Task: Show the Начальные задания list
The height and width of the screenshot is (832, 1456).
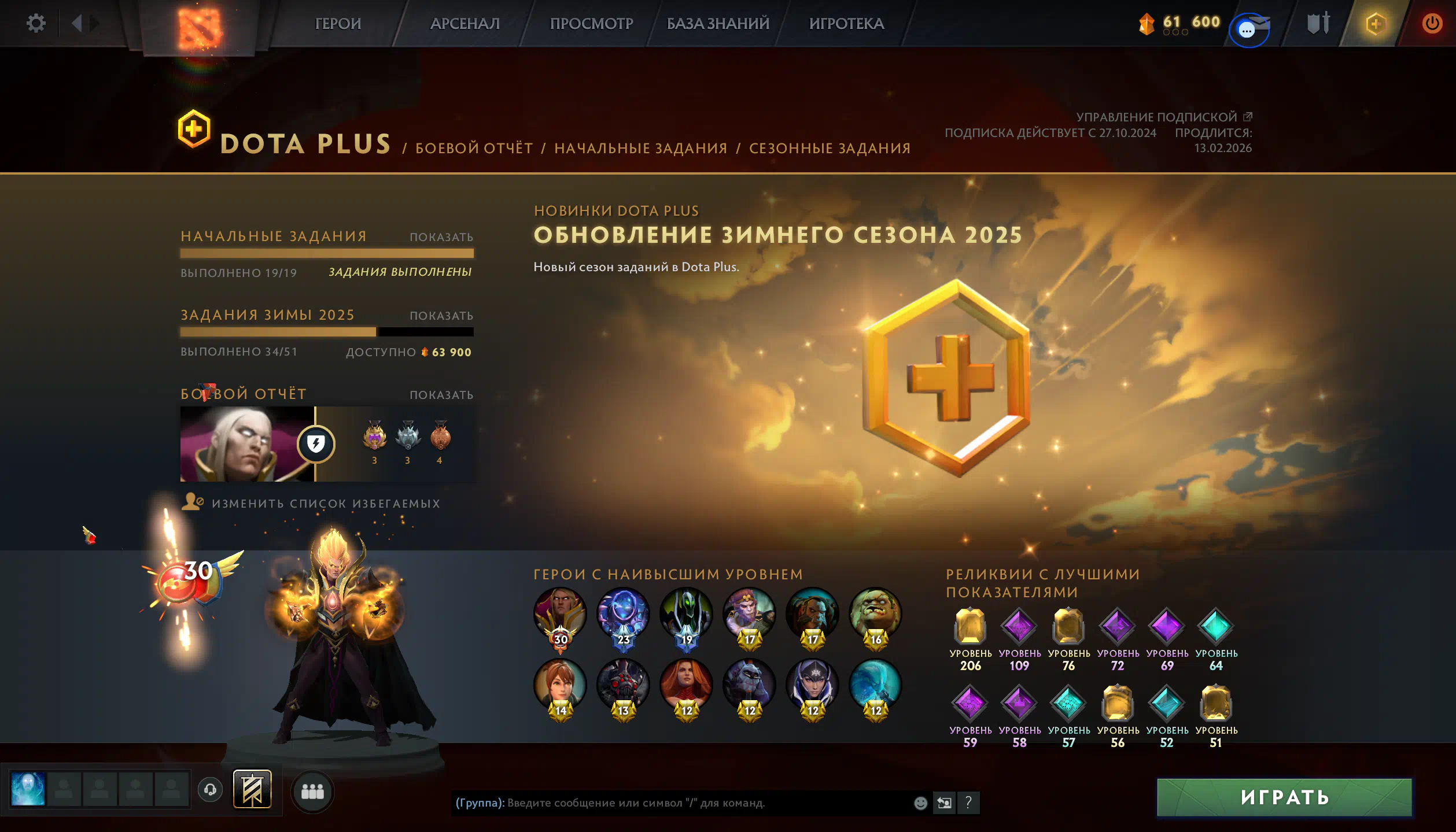Action: pyautogui.click(x=441, y=237)
